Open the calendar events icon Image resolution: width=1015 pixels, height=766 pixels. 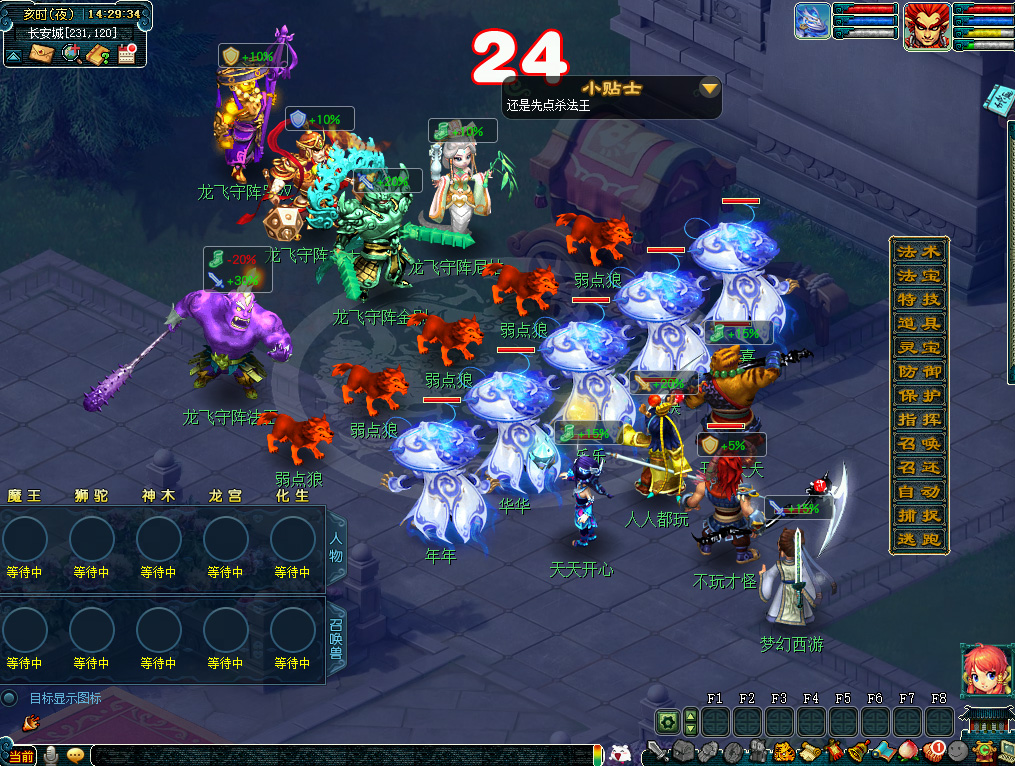pos(127,54)
